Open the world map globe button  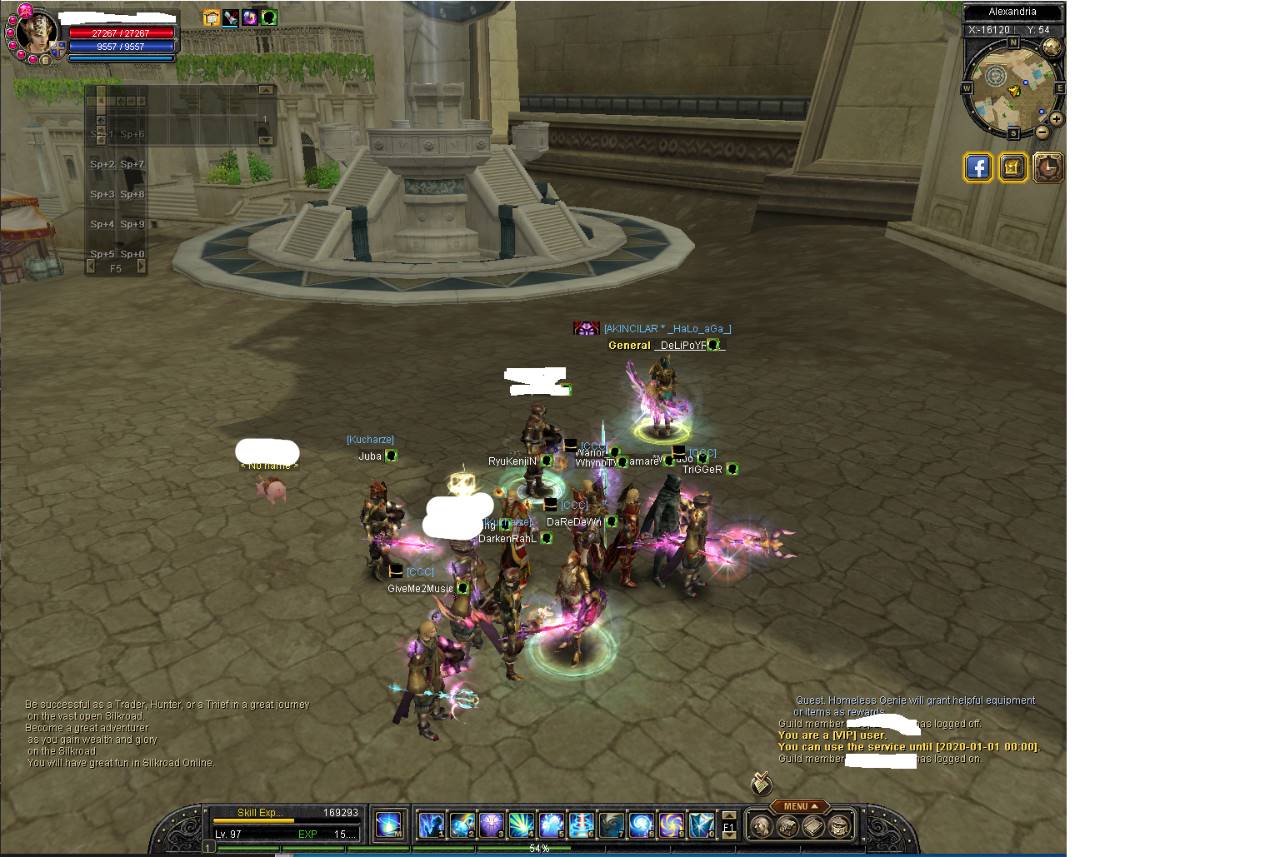click(x=1052, y=47)
